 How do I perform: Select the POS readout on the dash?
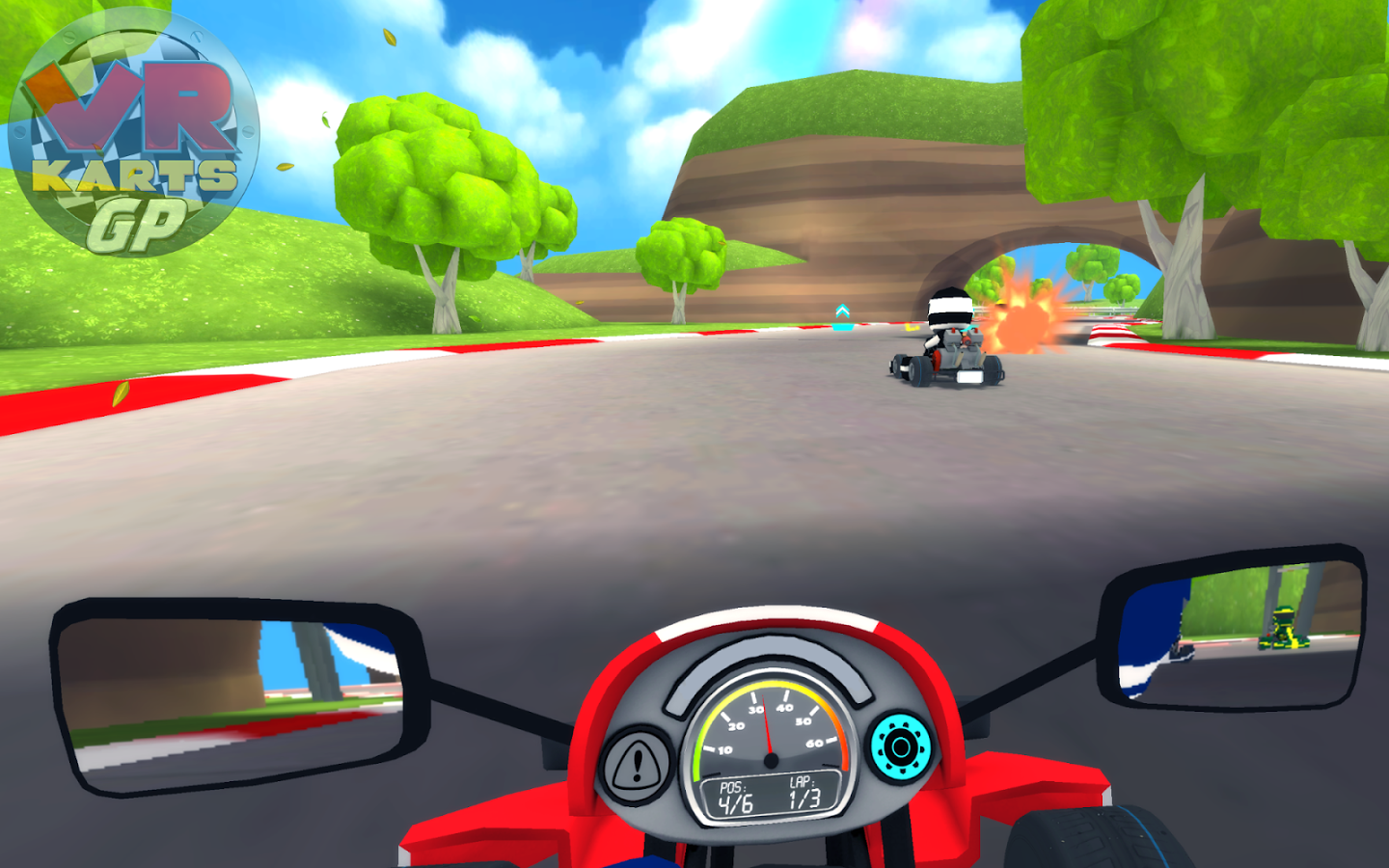(x=734, y=797)
